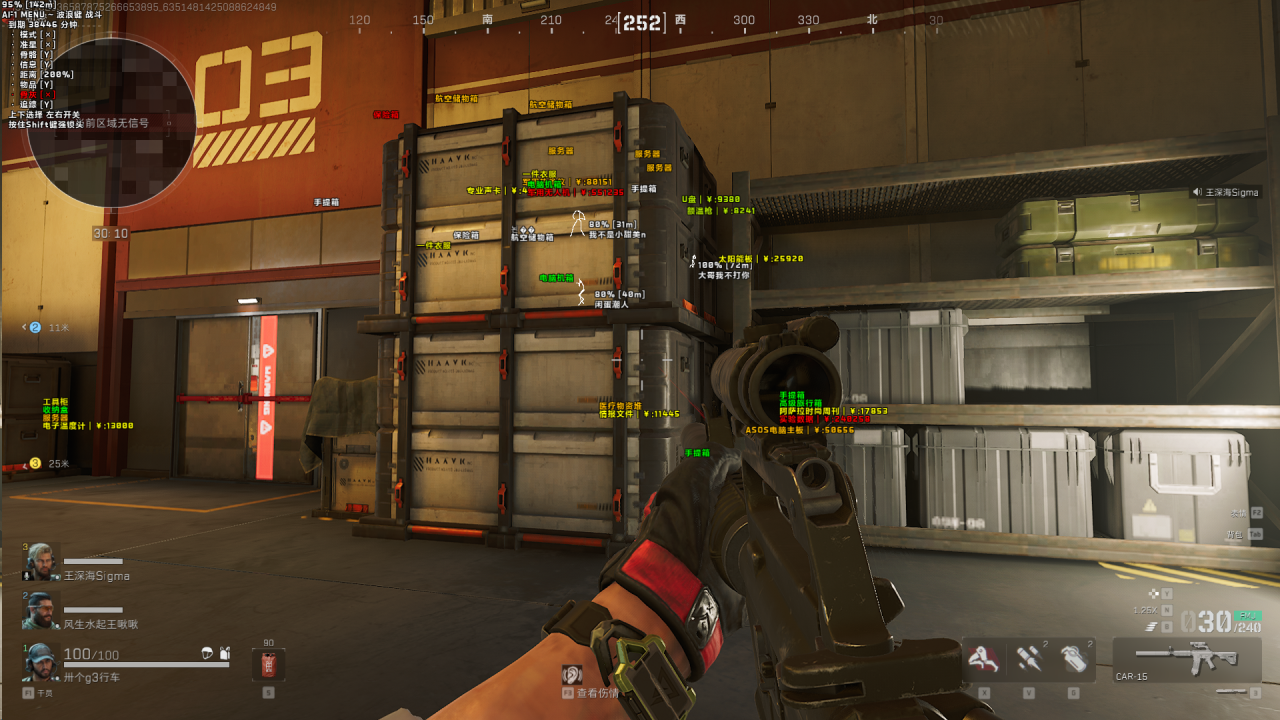Use the red medical bag slot
1280x720 pixels.
click(x=268, y=664)
